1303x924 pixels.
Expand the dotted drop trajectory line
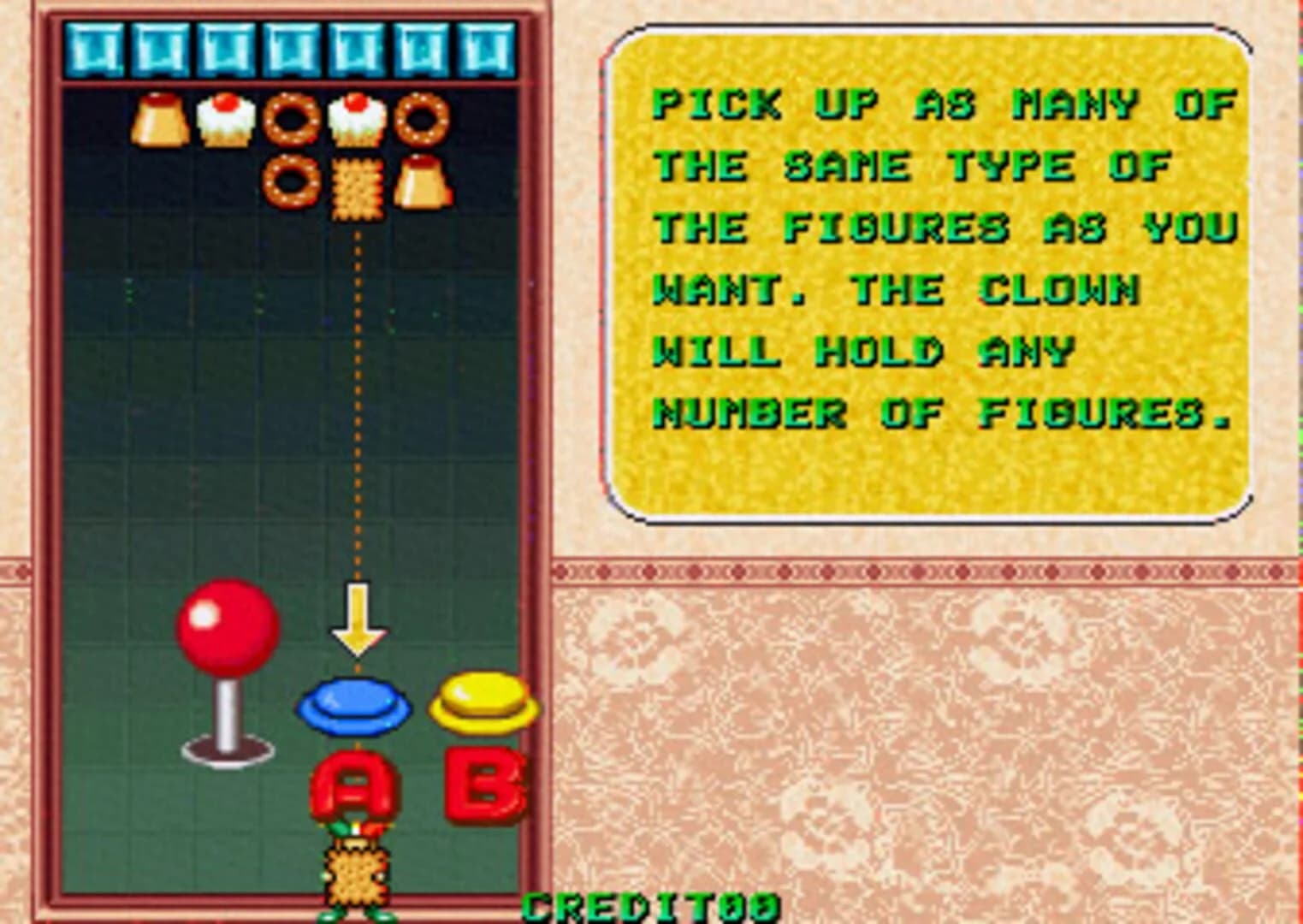point(357,385)
